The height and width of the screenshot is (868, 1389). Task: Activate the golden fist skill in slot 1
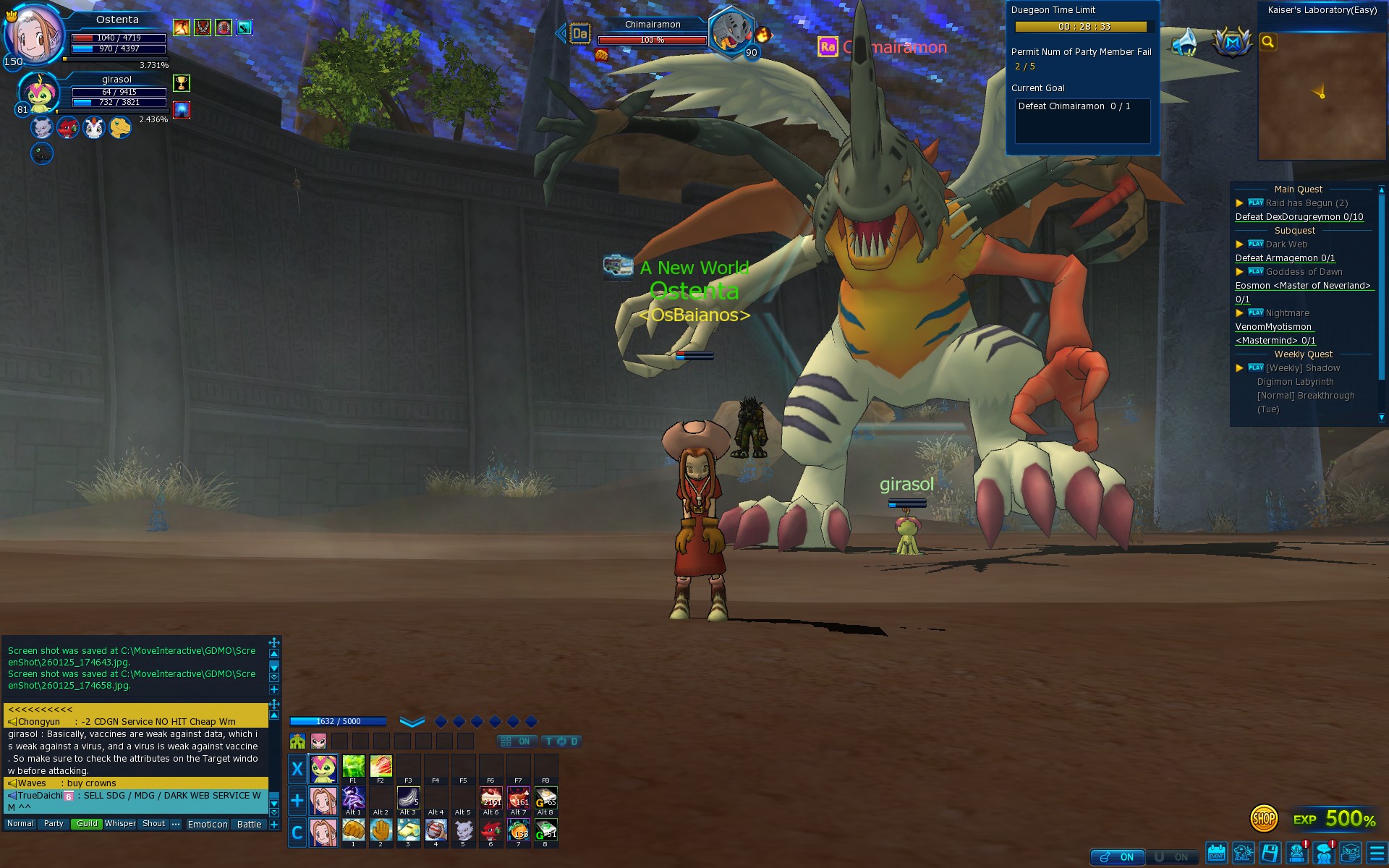click(x=353, y=830)
